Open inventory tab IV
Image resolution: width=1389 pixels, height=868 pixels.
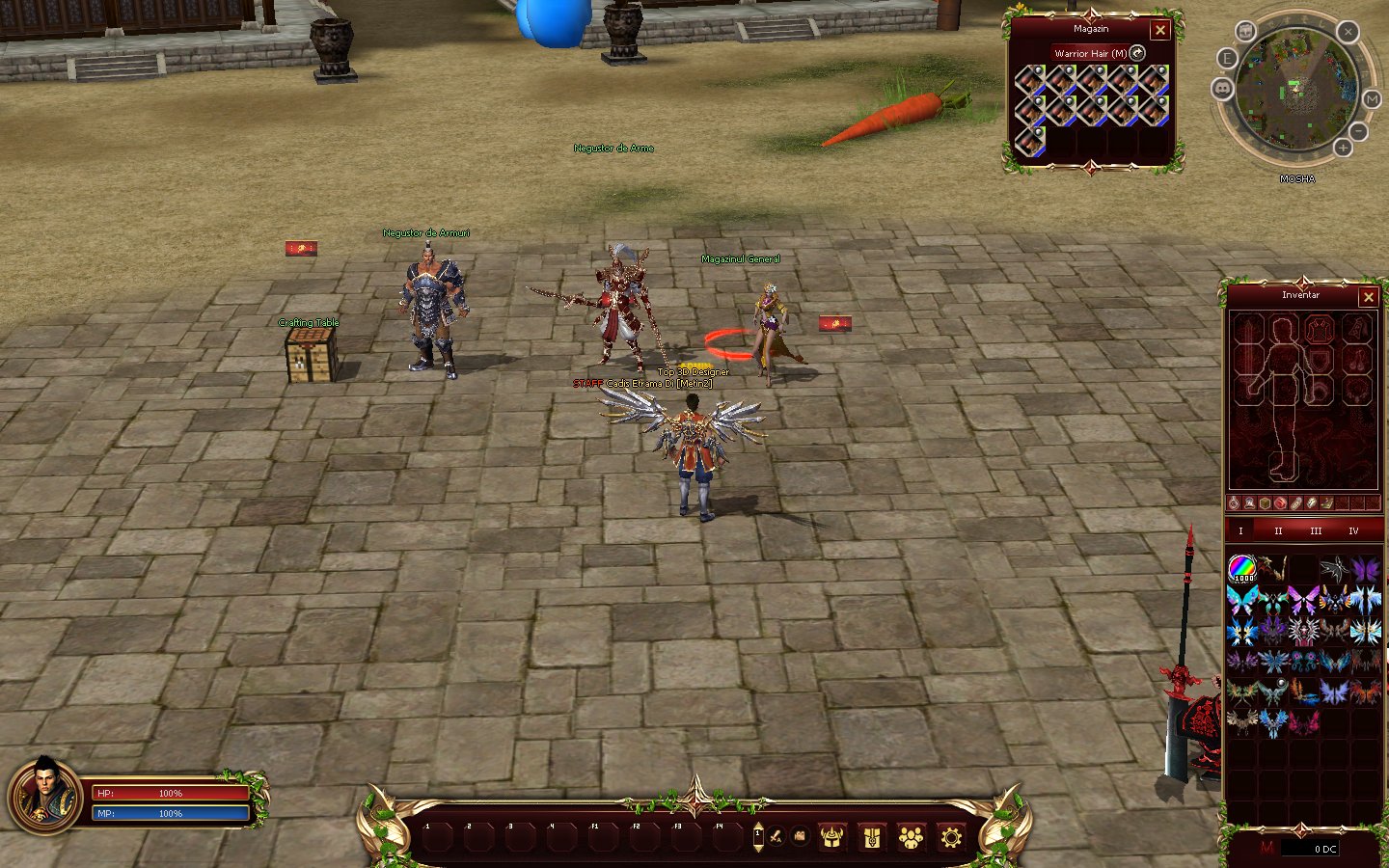click(x=1353, y=531)
